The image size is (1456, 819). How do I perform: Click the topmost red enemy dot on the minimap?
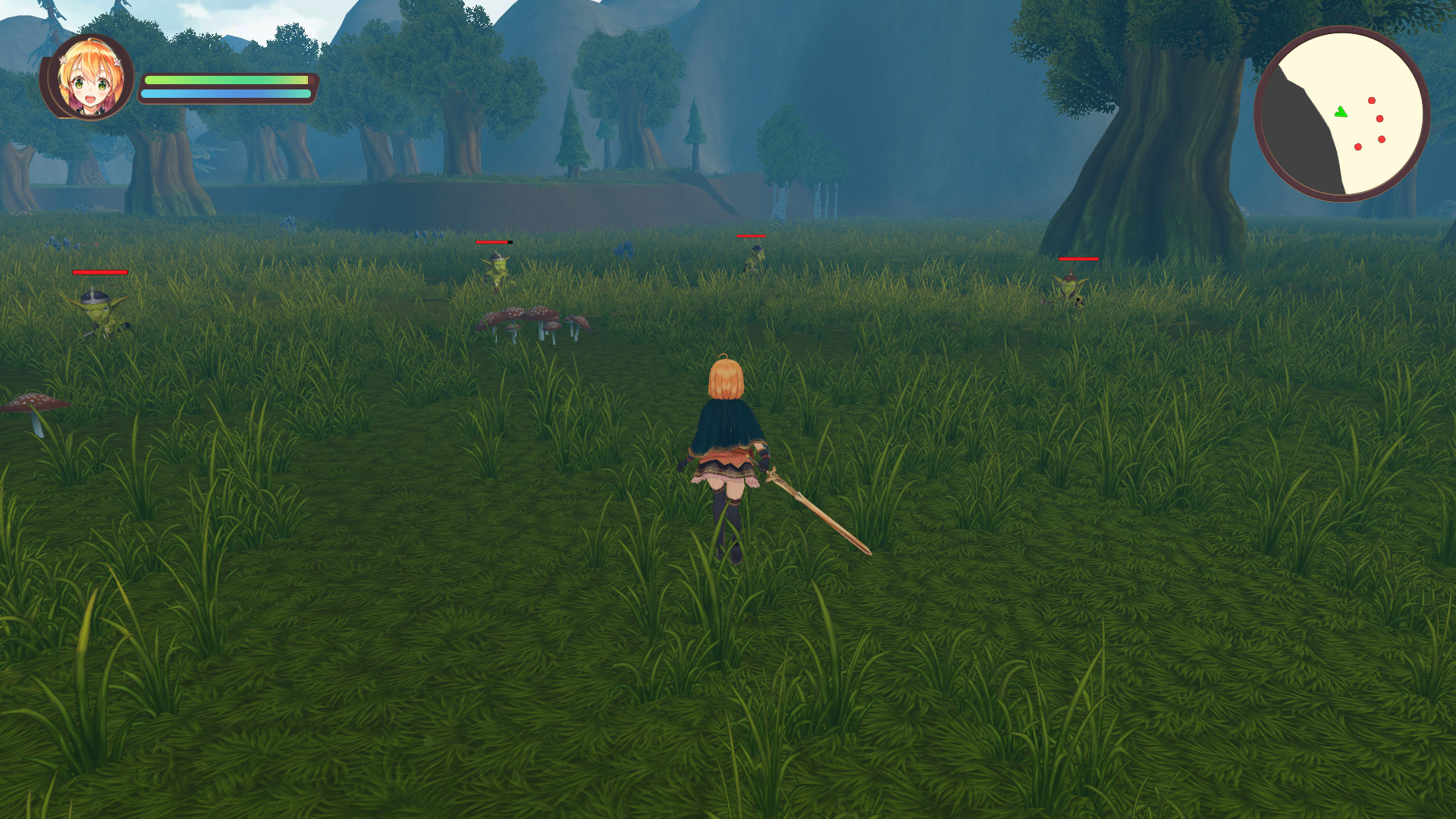coord(1371,99)
